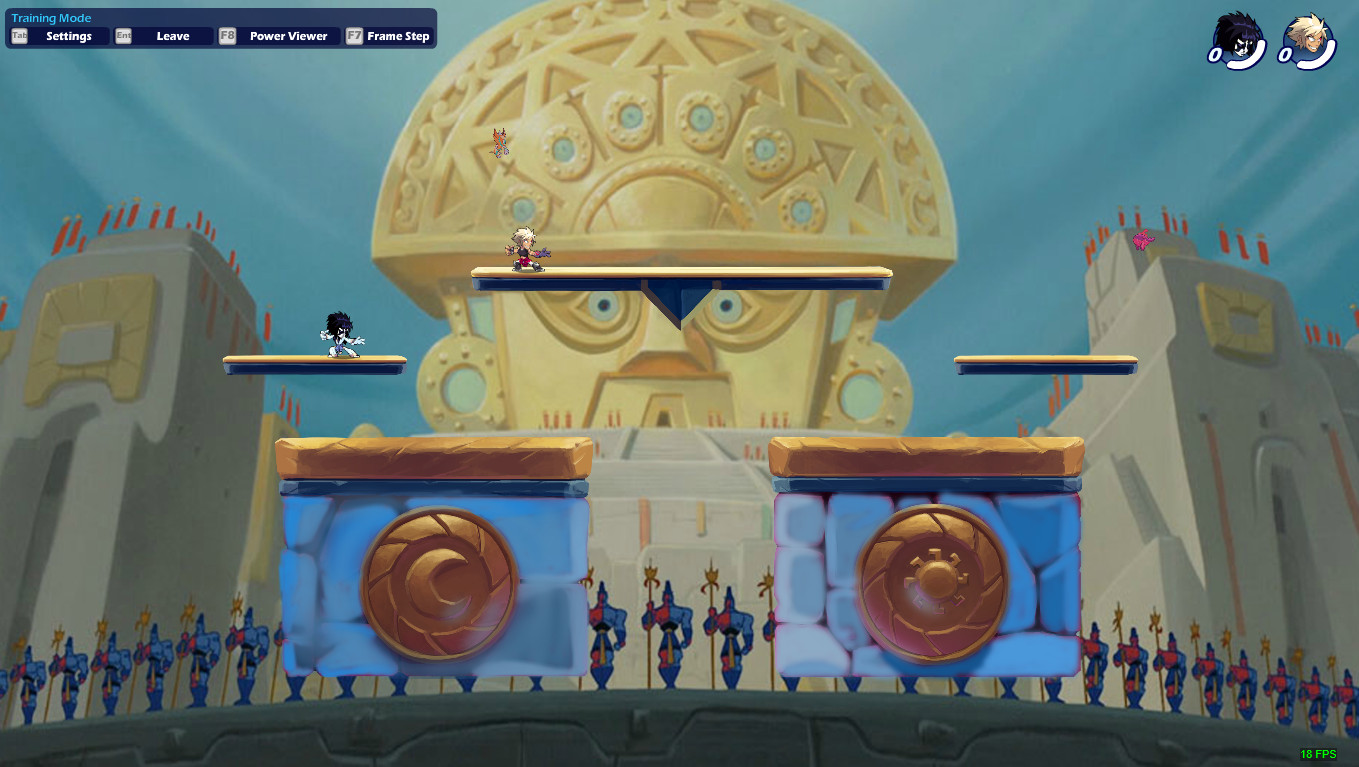
Task: Click the Tab key icon beside Settings
Action: (17, 35)
